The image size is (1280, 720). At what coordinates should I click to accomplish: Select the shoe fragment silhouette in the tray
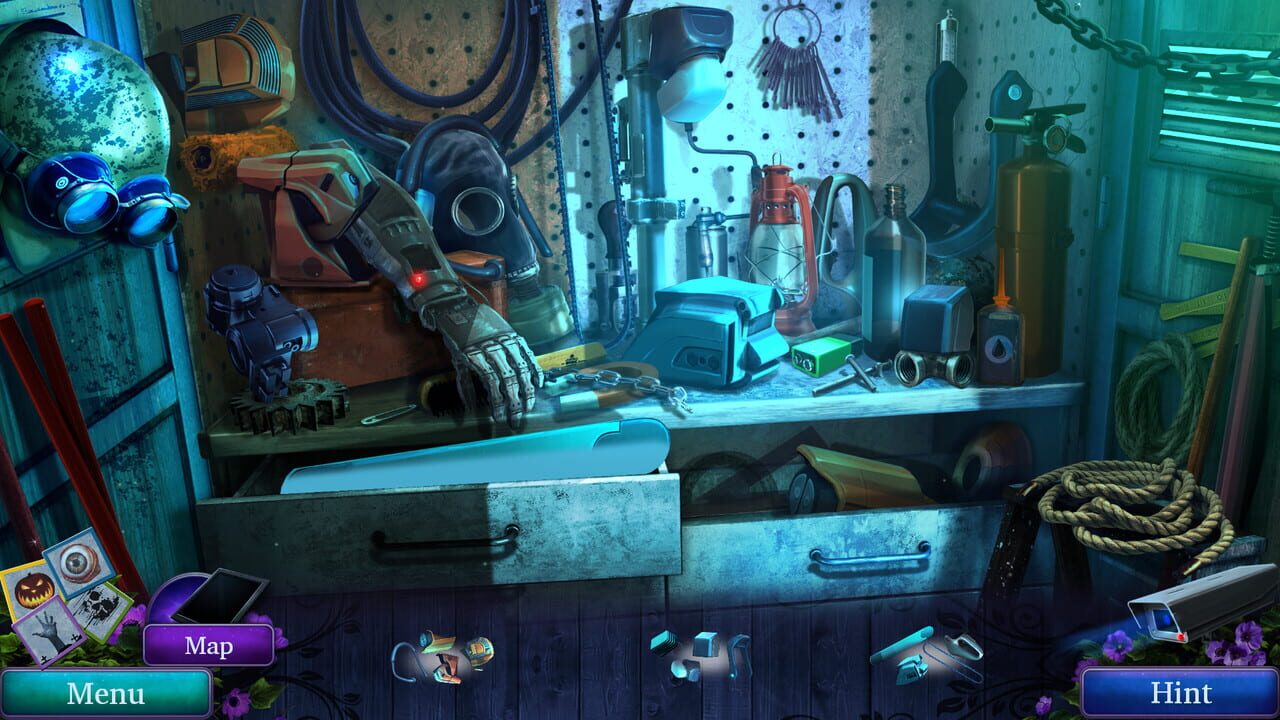pyautogui.click(x=448, y=668)
